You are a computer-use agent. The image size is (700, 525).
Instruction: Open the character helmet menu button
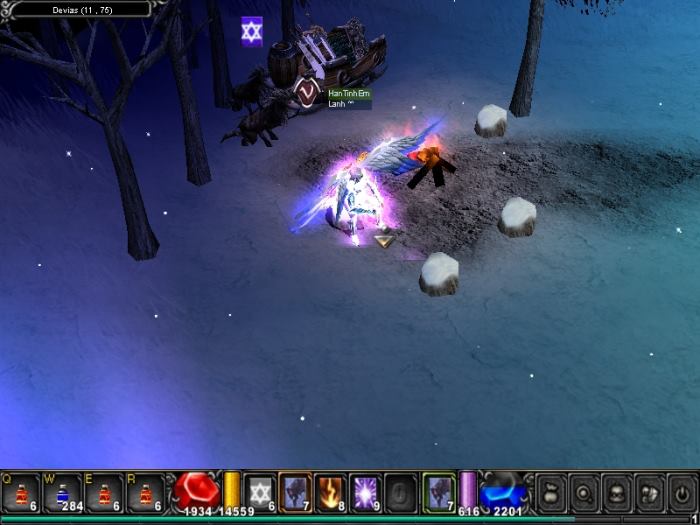[617, 492]
